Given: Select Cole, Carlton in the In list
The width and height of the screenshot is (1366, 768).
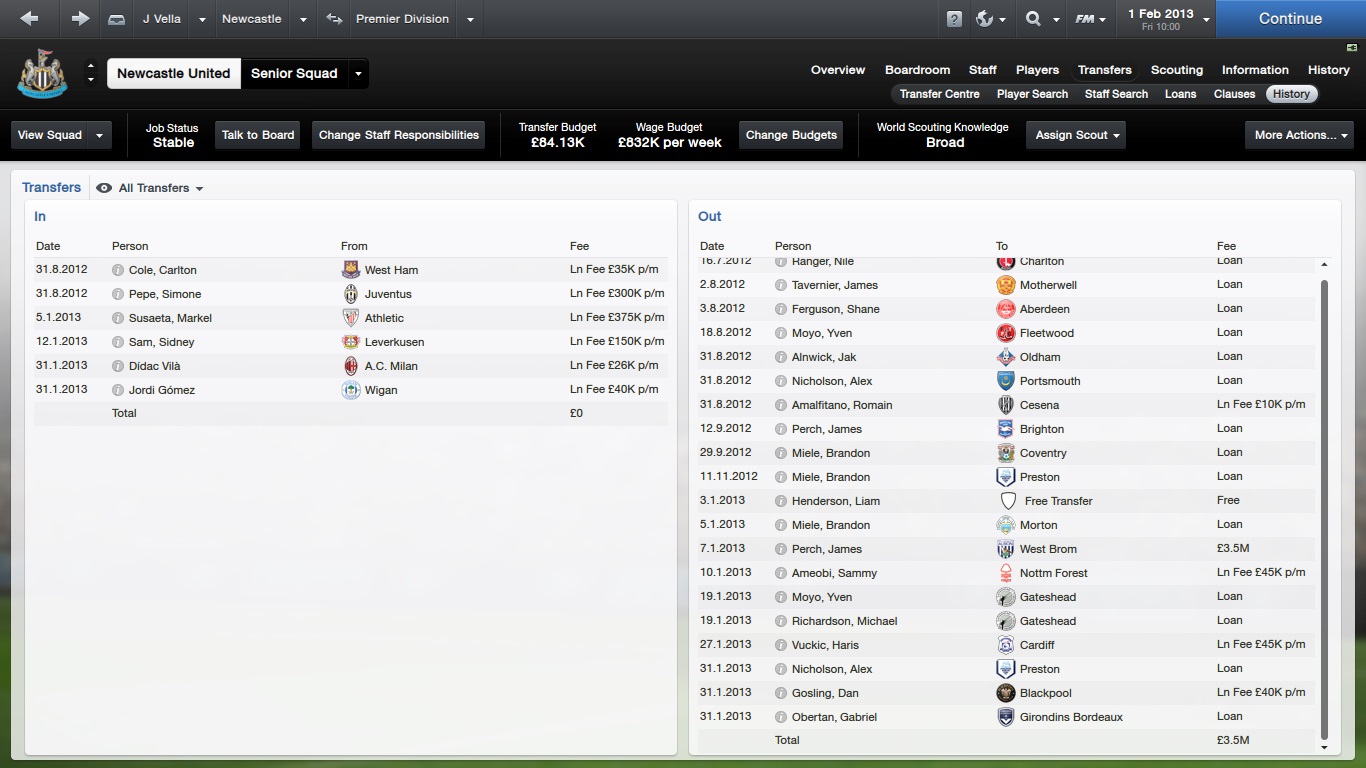Looking at the screenshot, I should (163, 270).
